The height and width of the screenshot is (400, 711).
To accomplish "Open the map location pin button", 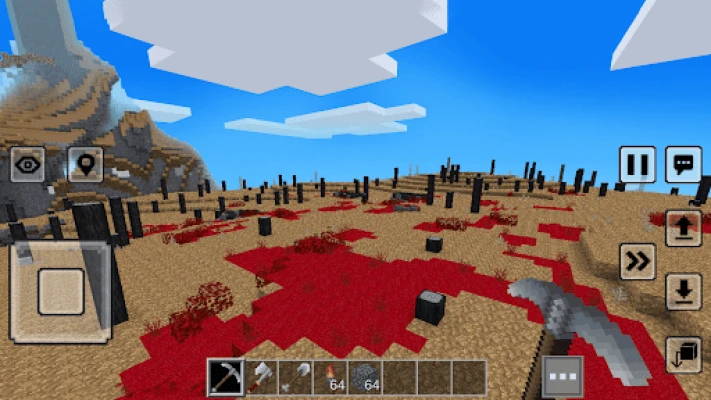I will 85,164.
